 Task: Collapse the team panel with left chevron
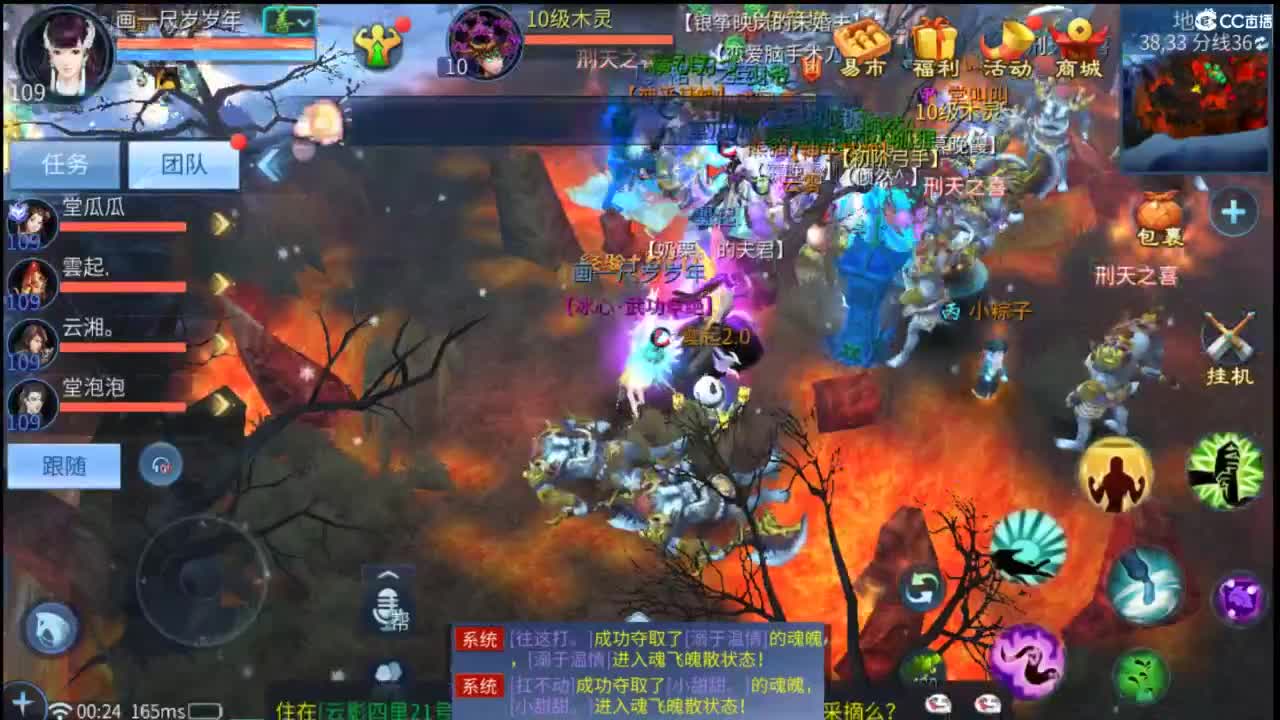click(x=268, y=165)
